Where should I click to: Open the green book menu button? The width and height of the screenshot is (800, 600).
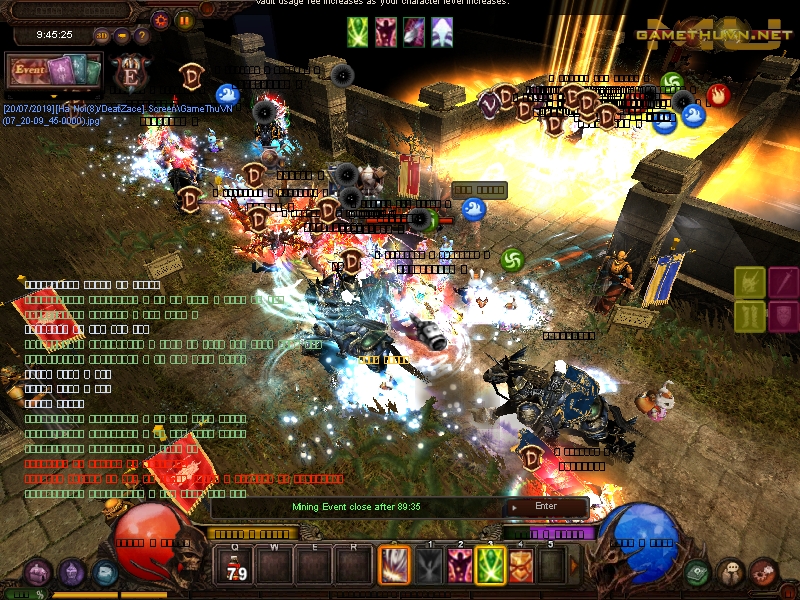pos(698,573)
